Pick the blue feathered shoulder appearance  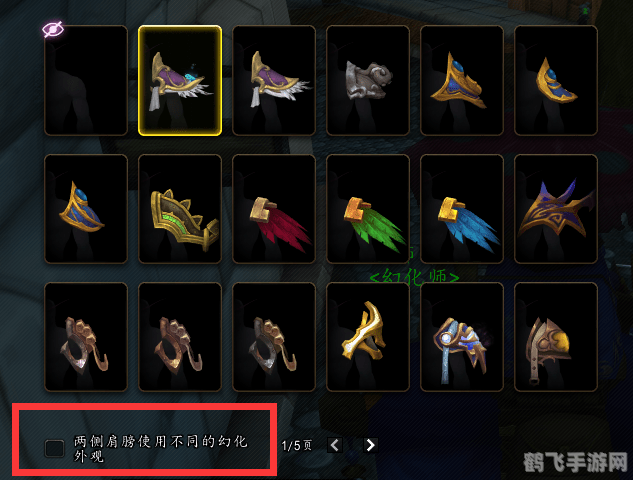(462, 209)
